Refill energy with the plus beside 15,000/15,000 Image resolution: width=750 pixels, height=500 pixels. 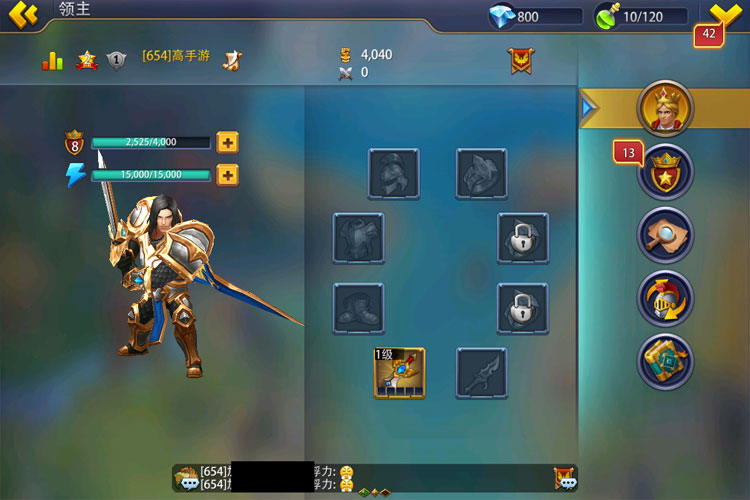click(x=228, y=176)
